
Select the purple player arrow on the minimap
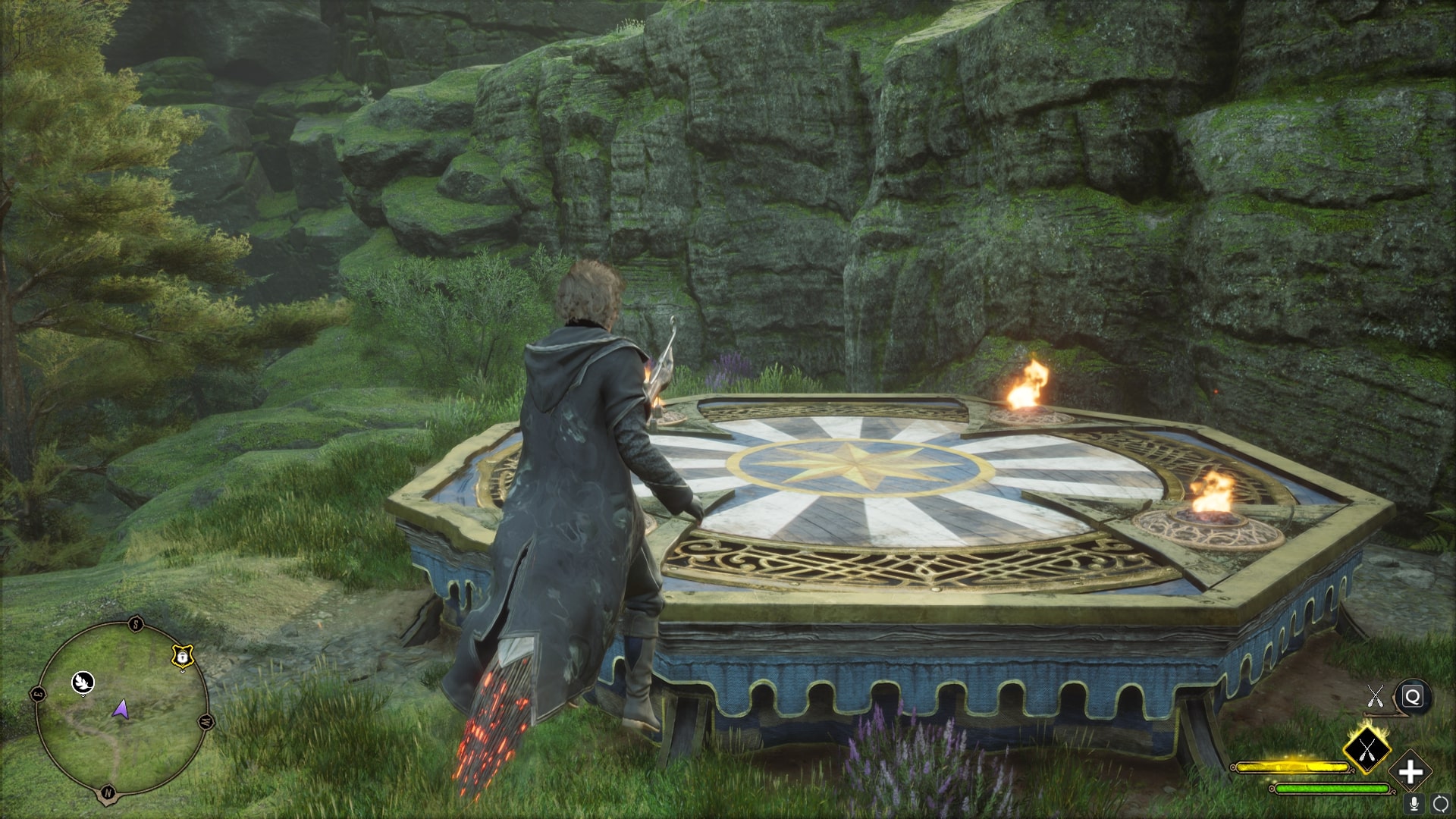[x=121, y=710]
